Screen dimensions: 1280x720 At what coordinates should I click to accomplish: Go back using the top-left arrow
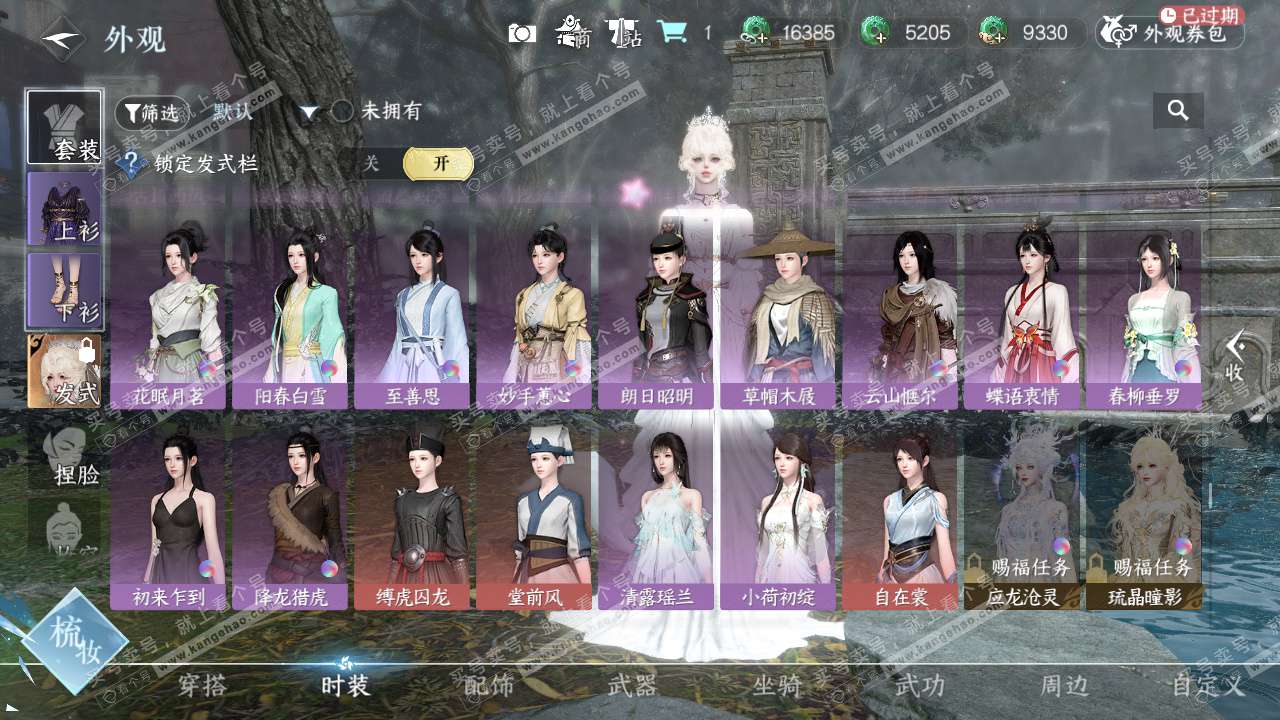62,38
